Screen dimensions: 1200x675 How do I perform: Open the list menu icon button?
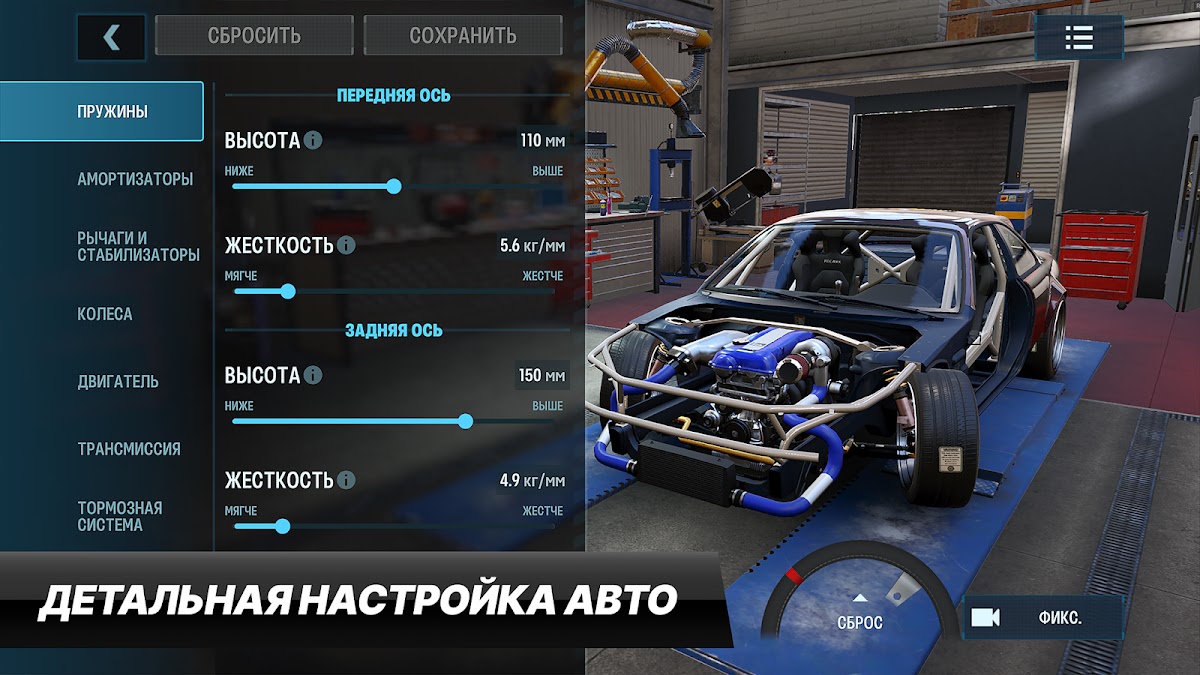(1079, 38)
